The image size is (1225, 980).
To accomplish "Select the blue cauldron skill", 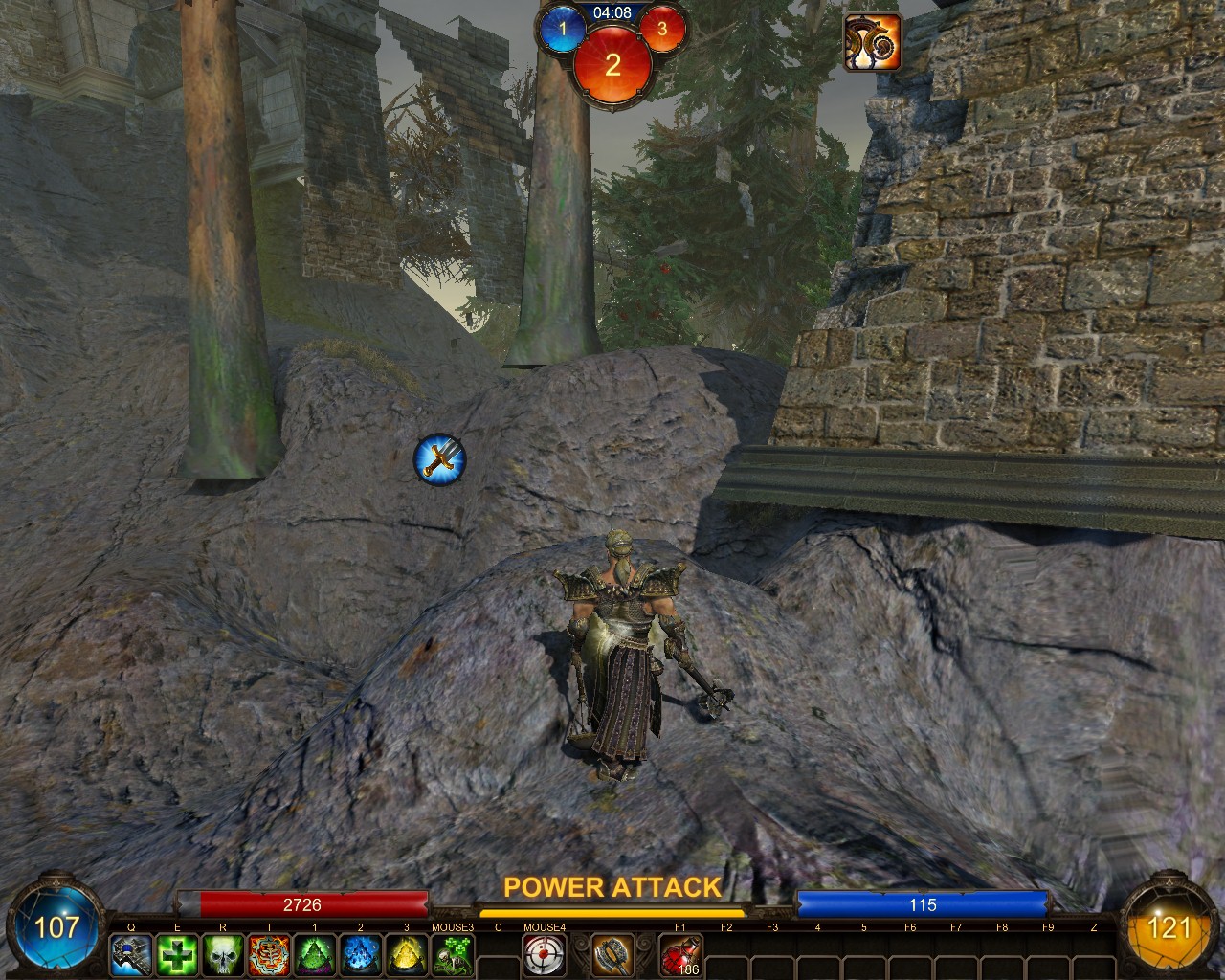I will (361, 954).
